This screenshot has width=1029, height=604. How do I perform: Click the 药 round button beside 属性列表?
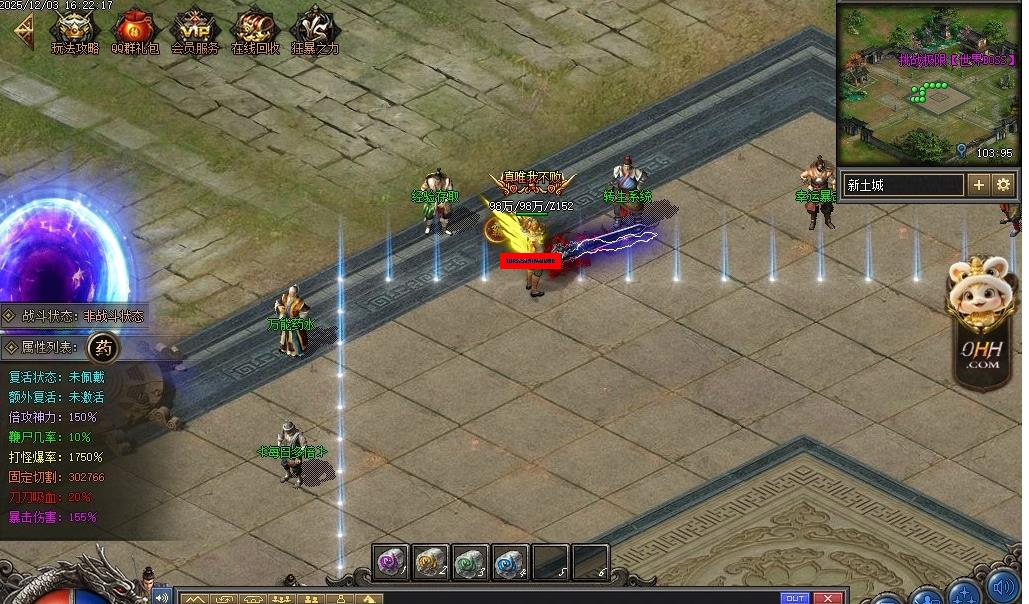pos(103,348)
